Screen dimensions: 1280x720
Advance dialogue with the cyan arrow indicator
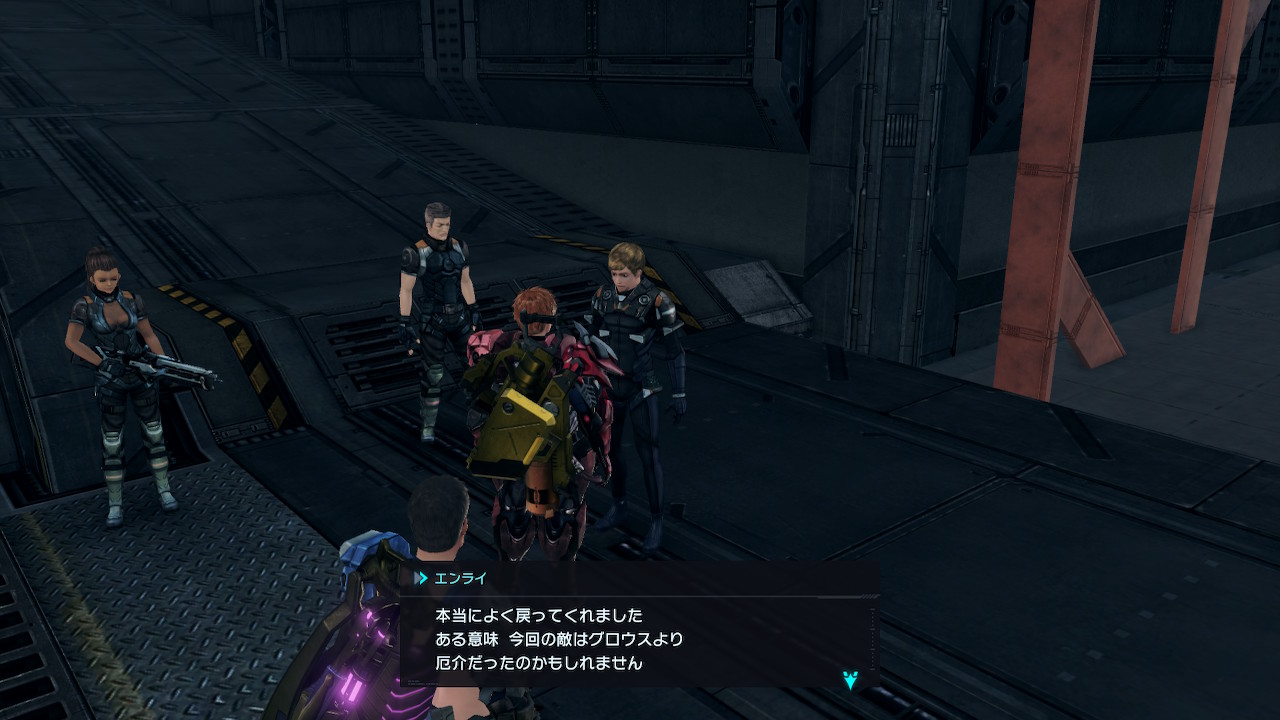click(x=850, y=680)
